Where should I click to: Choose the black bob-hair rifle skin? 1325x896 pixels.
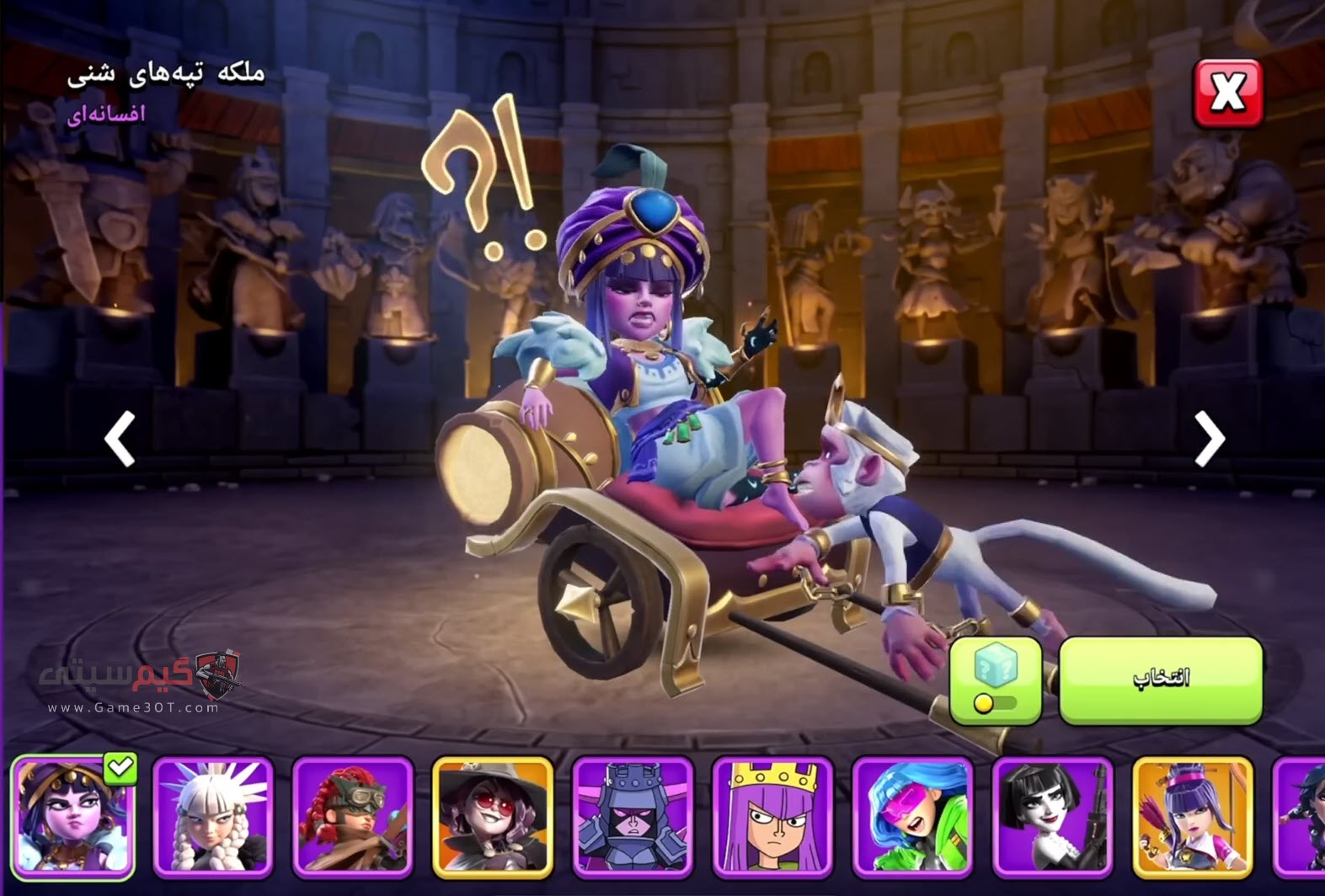pos(1052,816)
